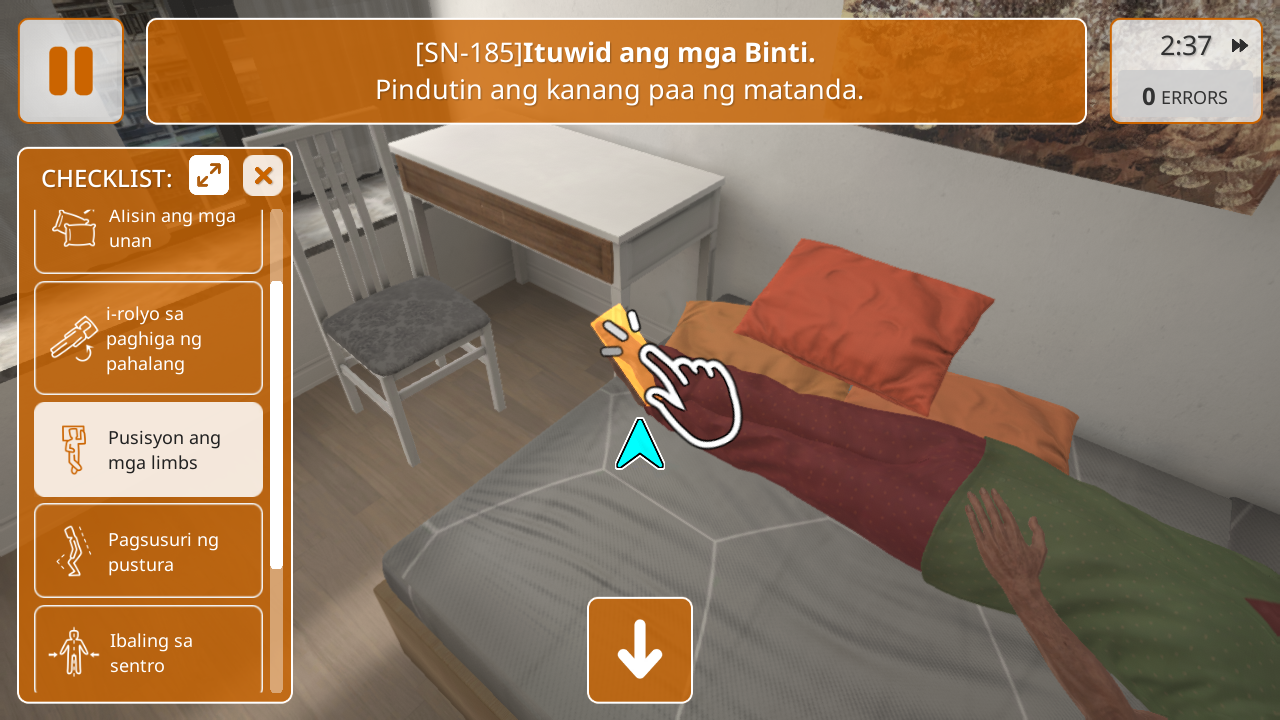Select the 'Pagsusuri ng pustura' checklist item
Screen dimensions: 1280x720
point(148,551)
